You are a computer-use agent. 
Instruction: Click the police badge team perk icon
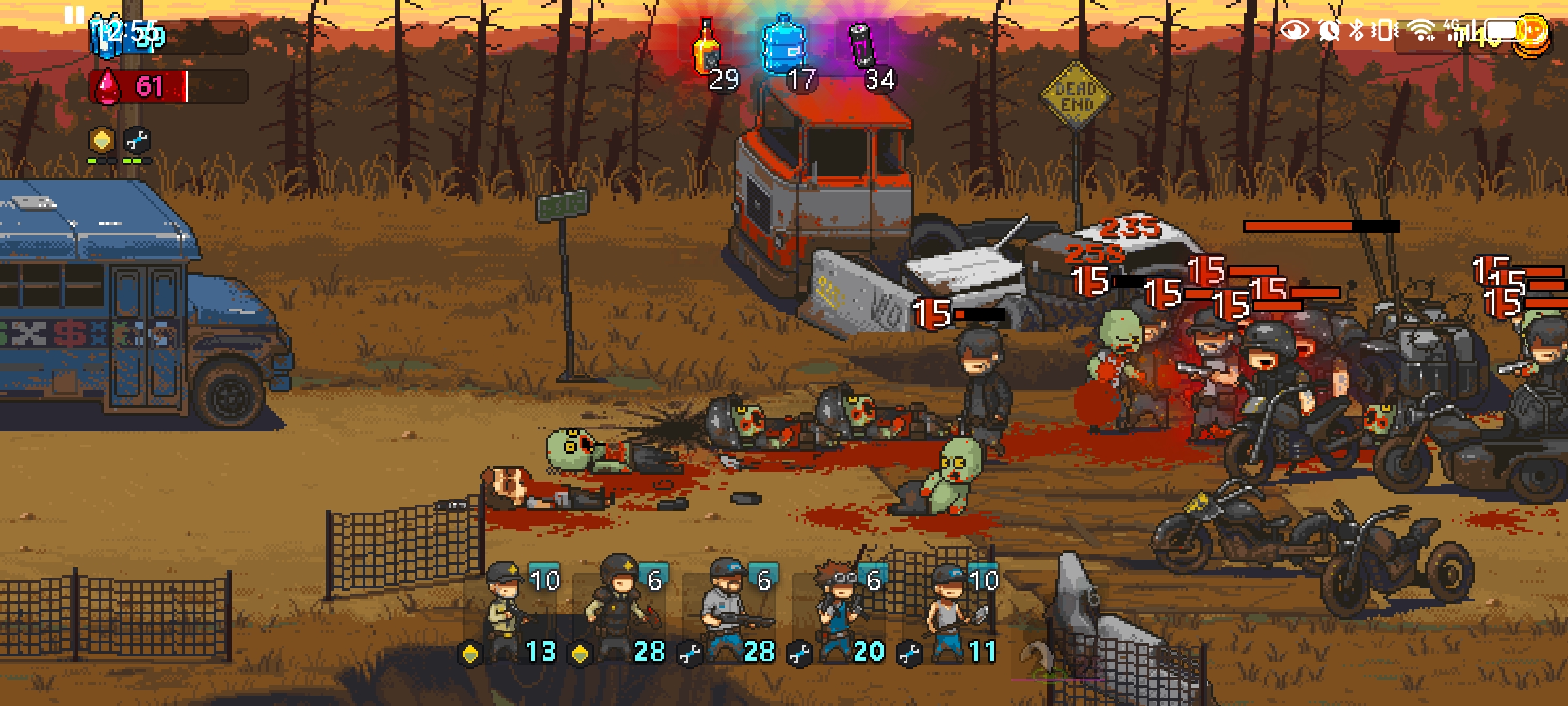101,140
